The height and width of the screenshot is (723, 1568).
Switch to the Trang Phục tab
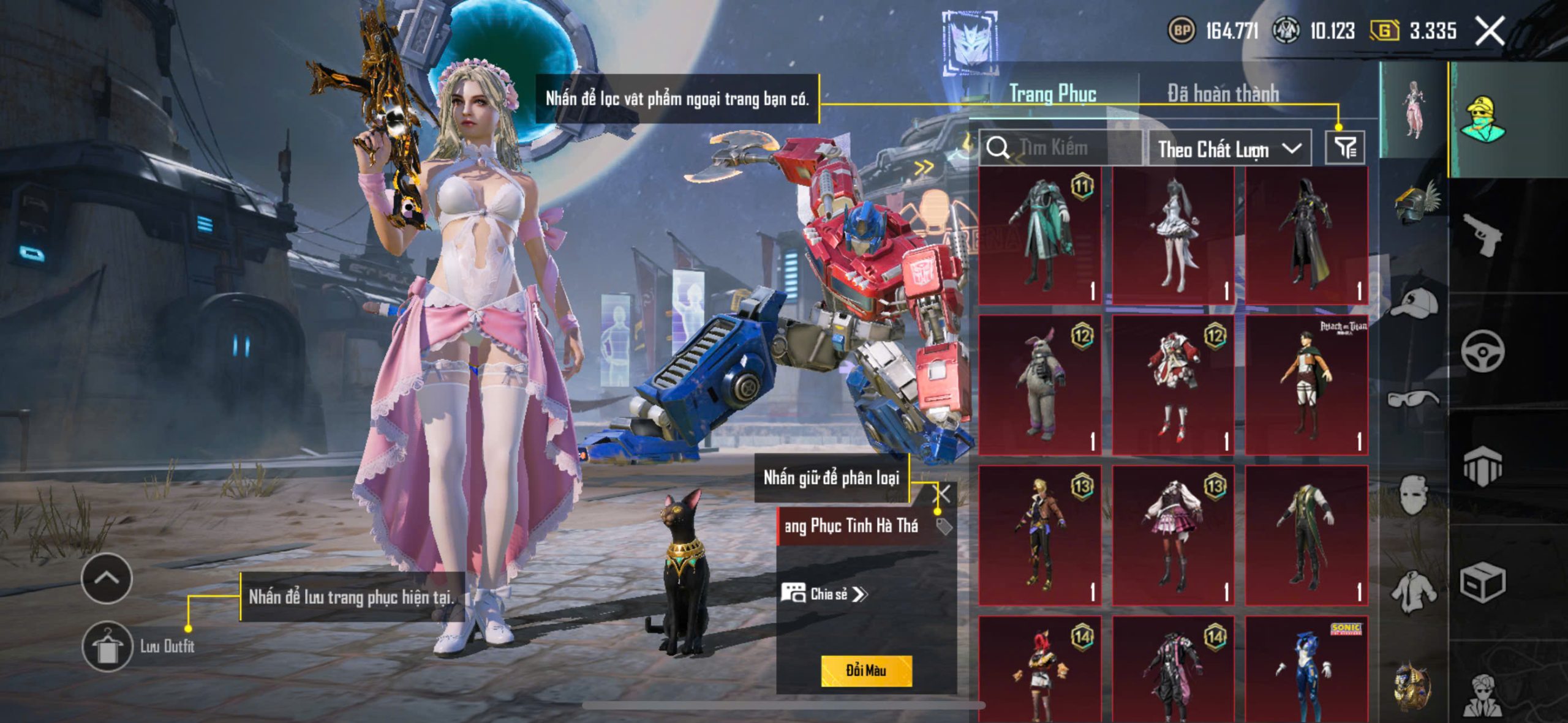pos(1052,94)
